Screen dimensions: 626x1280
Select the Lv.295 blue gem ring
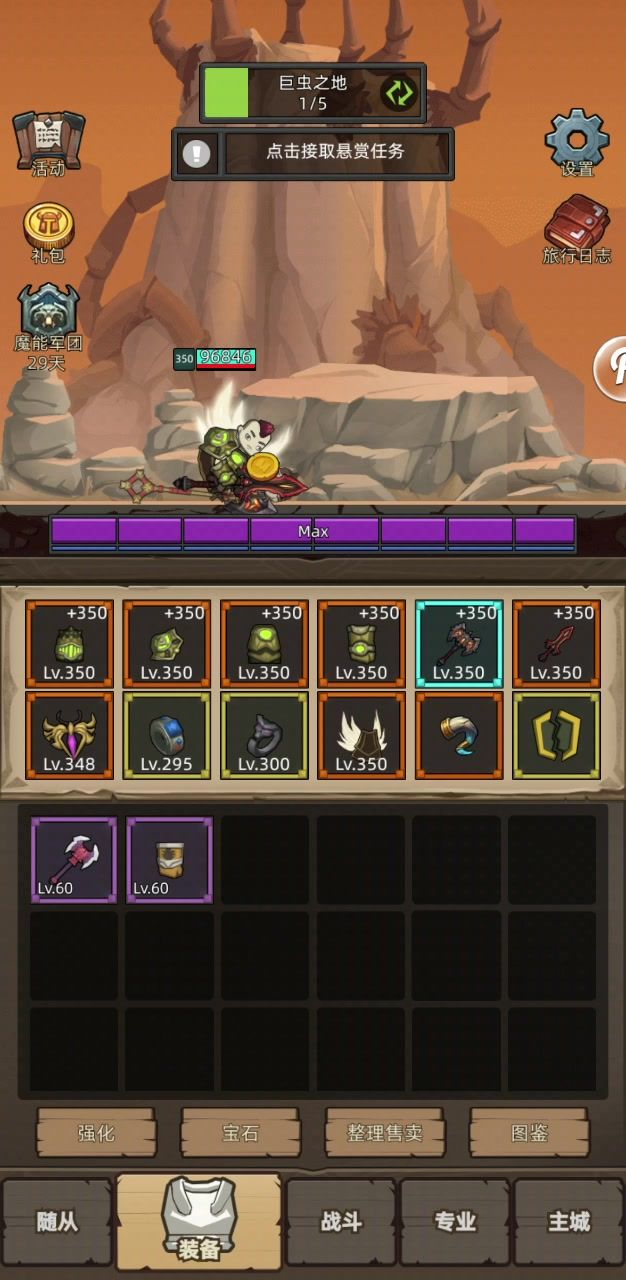click(x=167, y=735)
